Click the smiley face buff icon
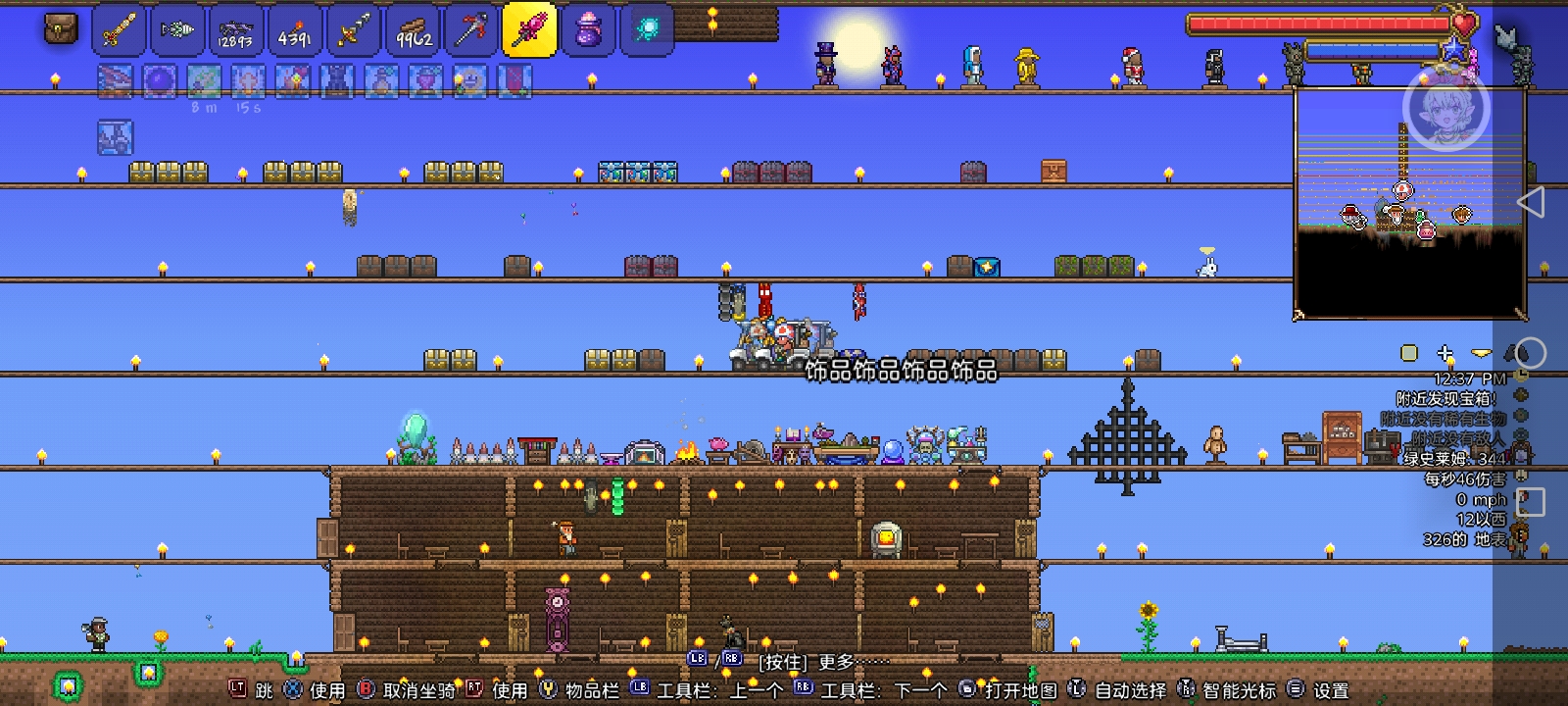This screenshot has width=1568, height=706. 470,81
